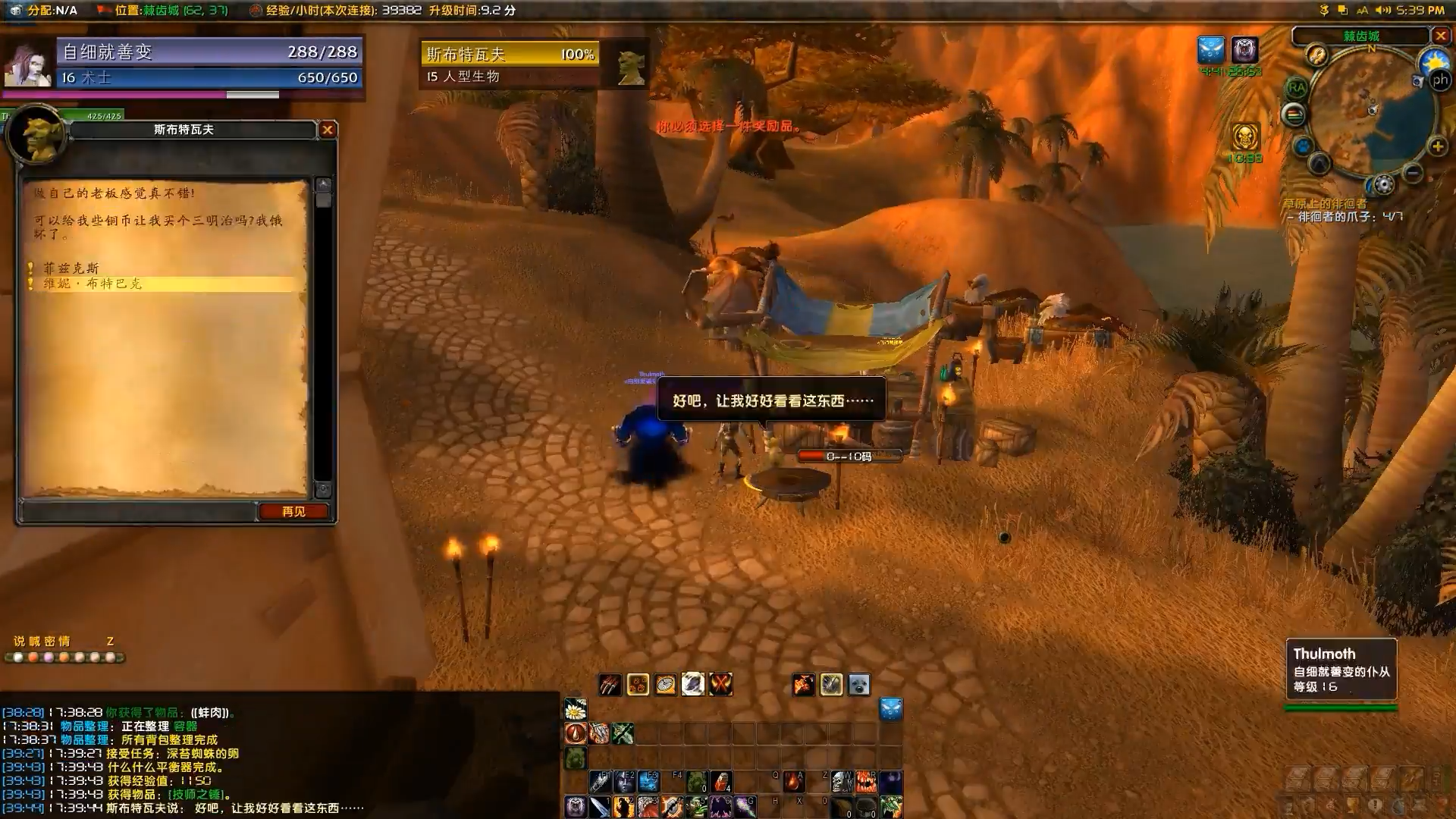This screenshot has height=819, width=1456.
Task: Use the sword ability on key 1
Action: pyautogui.click(x=600, y=806)
